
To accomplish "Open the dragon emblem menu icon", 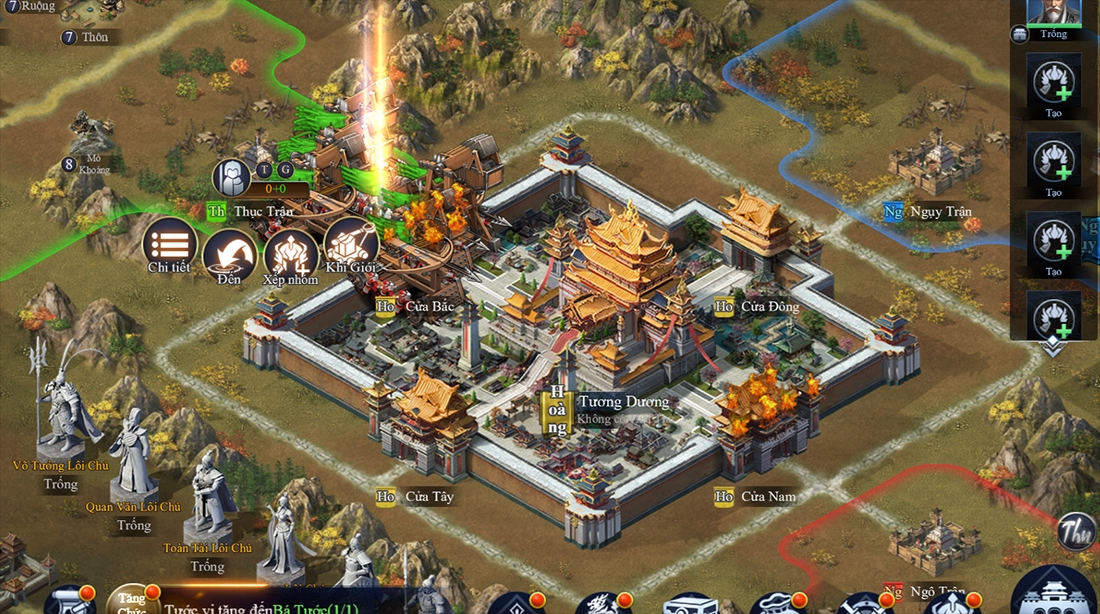I will [x=601, y=604].
